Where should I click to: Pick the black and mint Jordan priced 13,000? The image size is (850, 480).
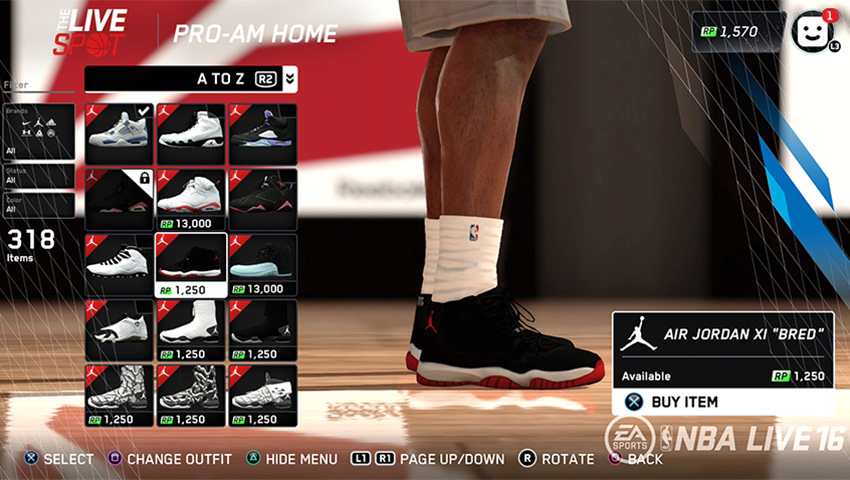tap(263, 264)
